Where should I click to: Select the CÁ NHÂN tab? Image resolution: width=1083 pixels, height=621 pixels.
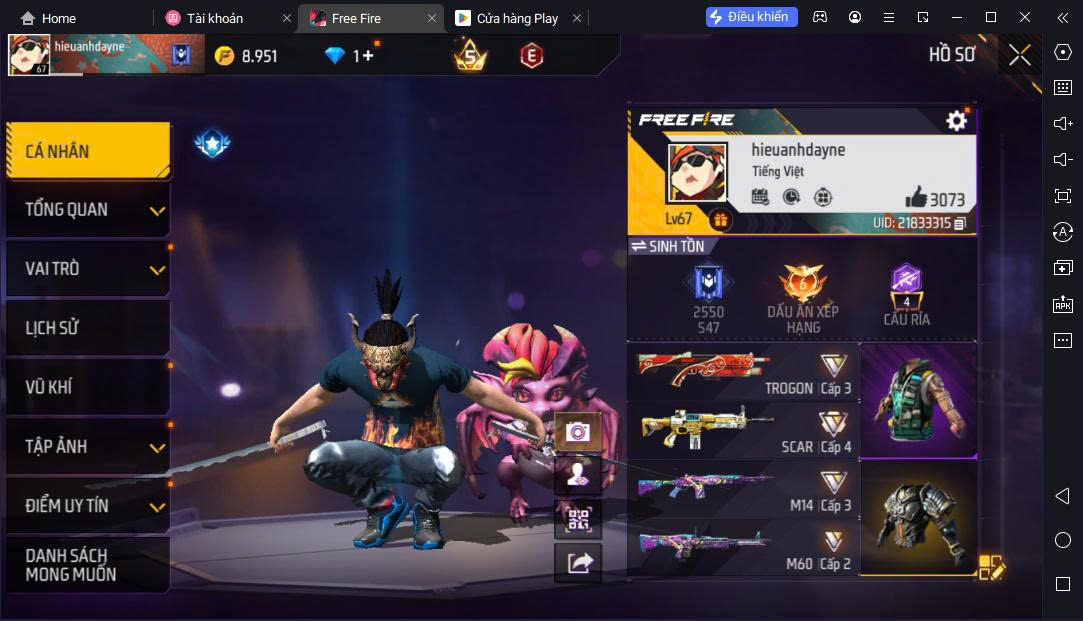tap(88, 151)
